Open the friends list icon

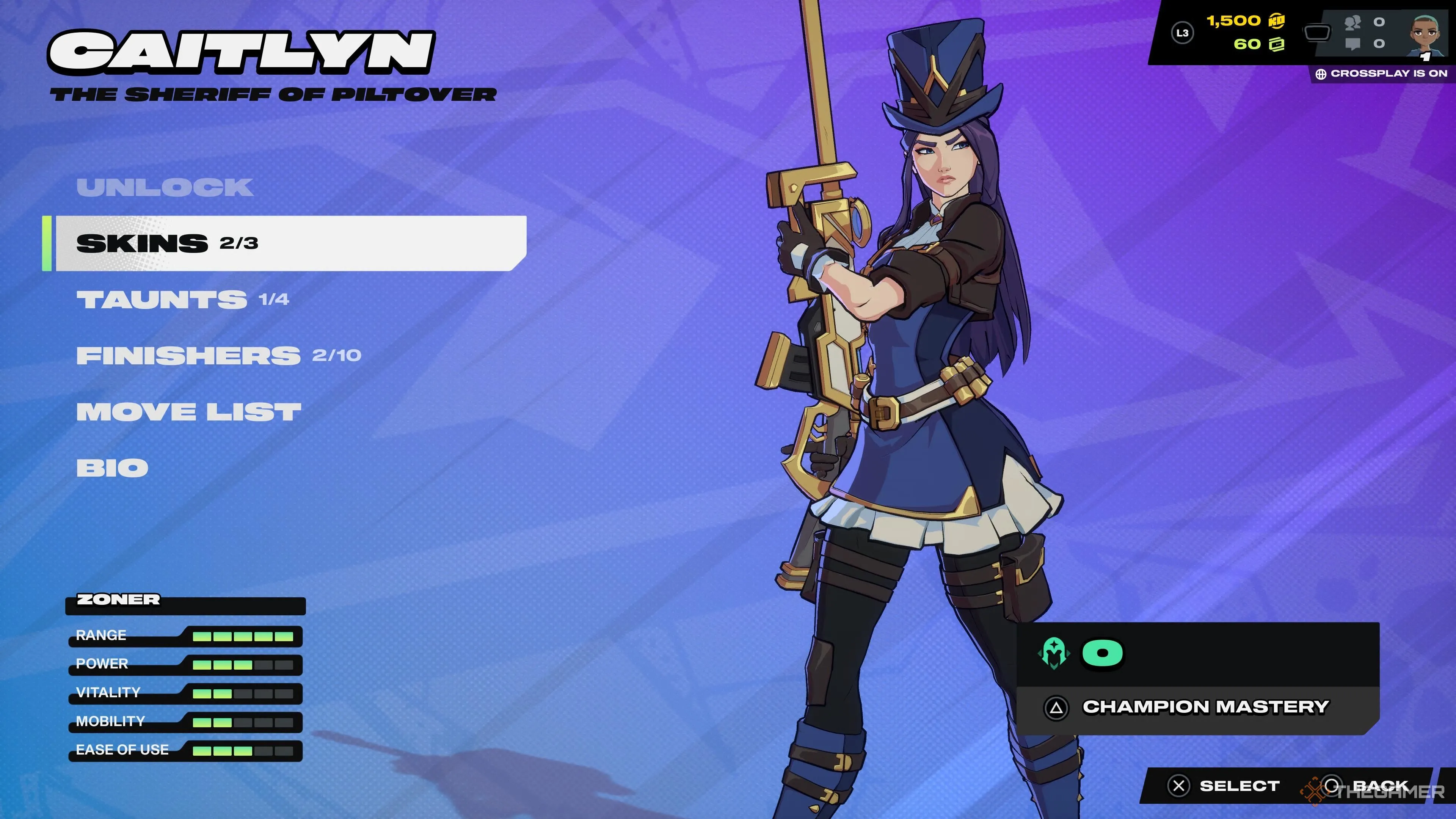[x=1353, y=23]
